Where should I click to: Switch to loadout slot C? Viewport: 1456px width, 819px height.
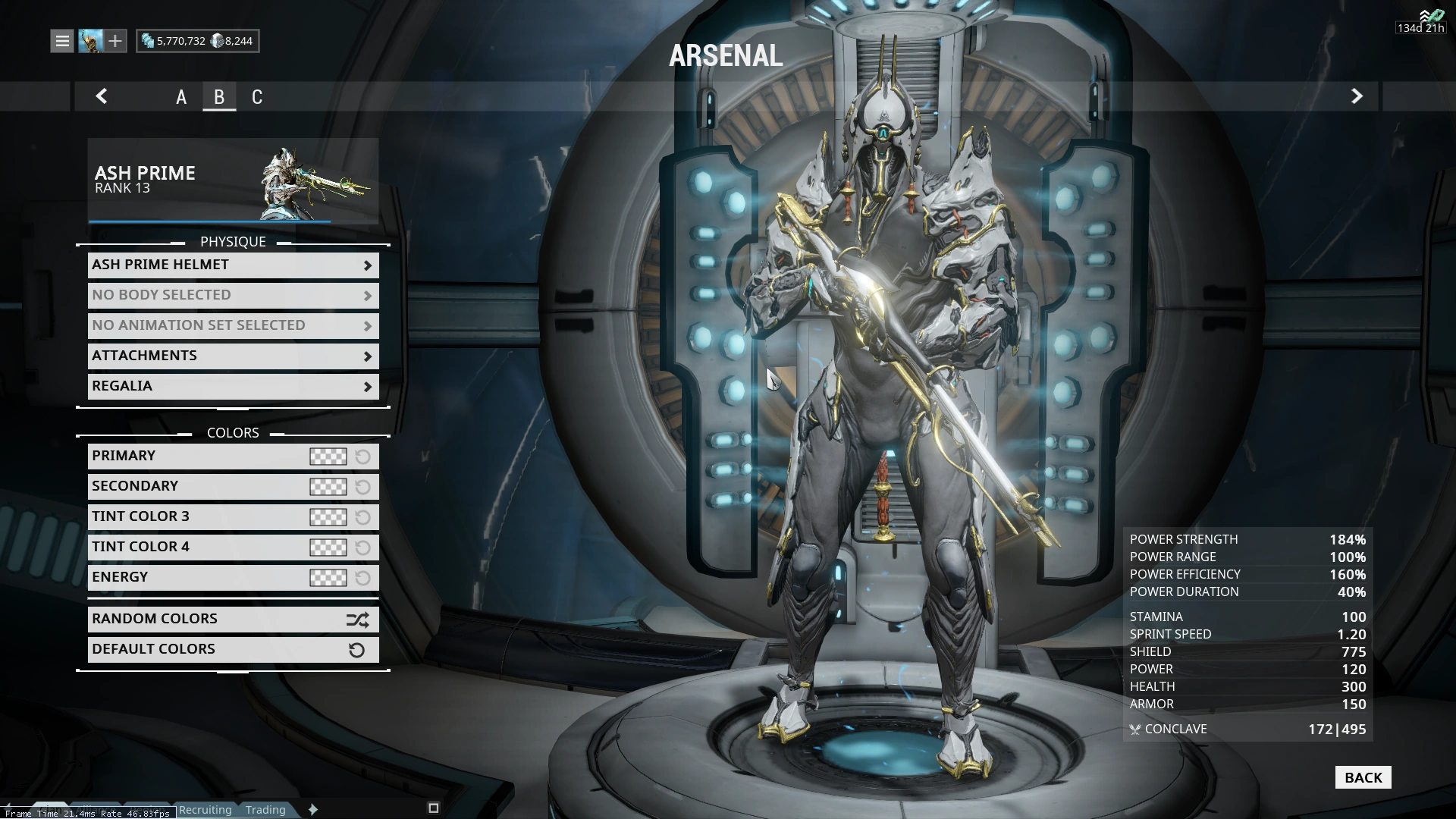[x=257, y=97]
